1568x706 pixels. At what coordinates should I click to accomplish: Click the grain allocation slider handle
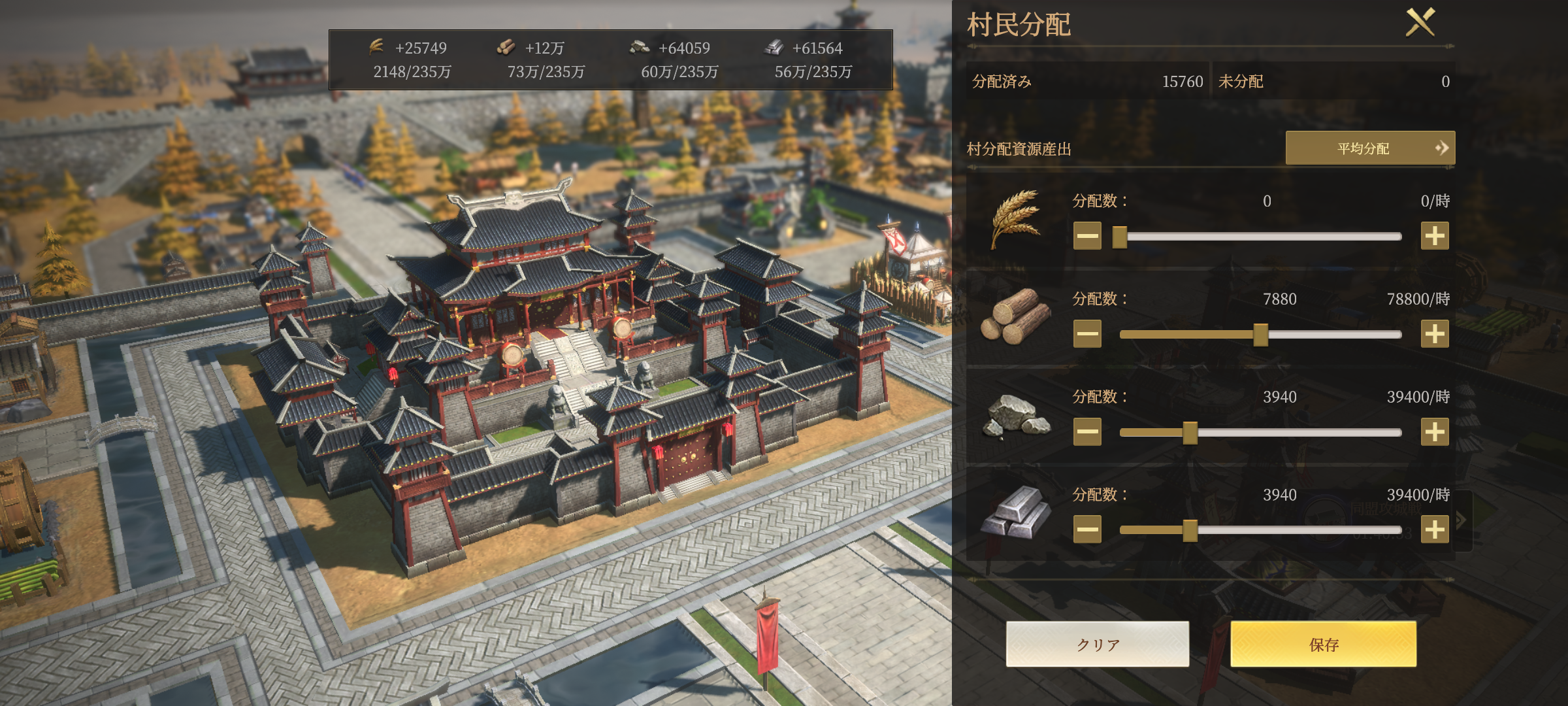click(1120, 237)
